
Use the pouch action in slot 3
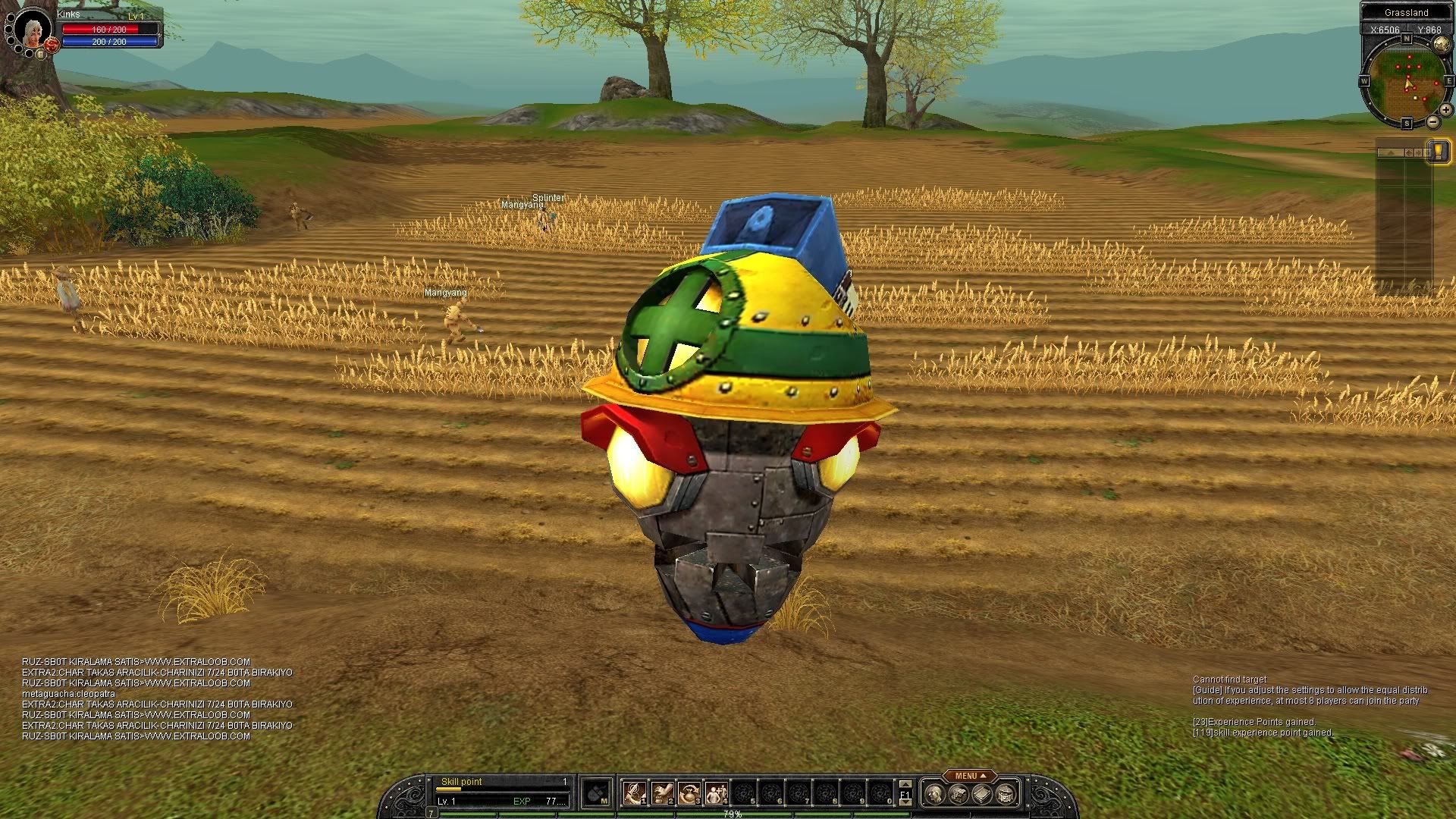[x=689, y=793]
